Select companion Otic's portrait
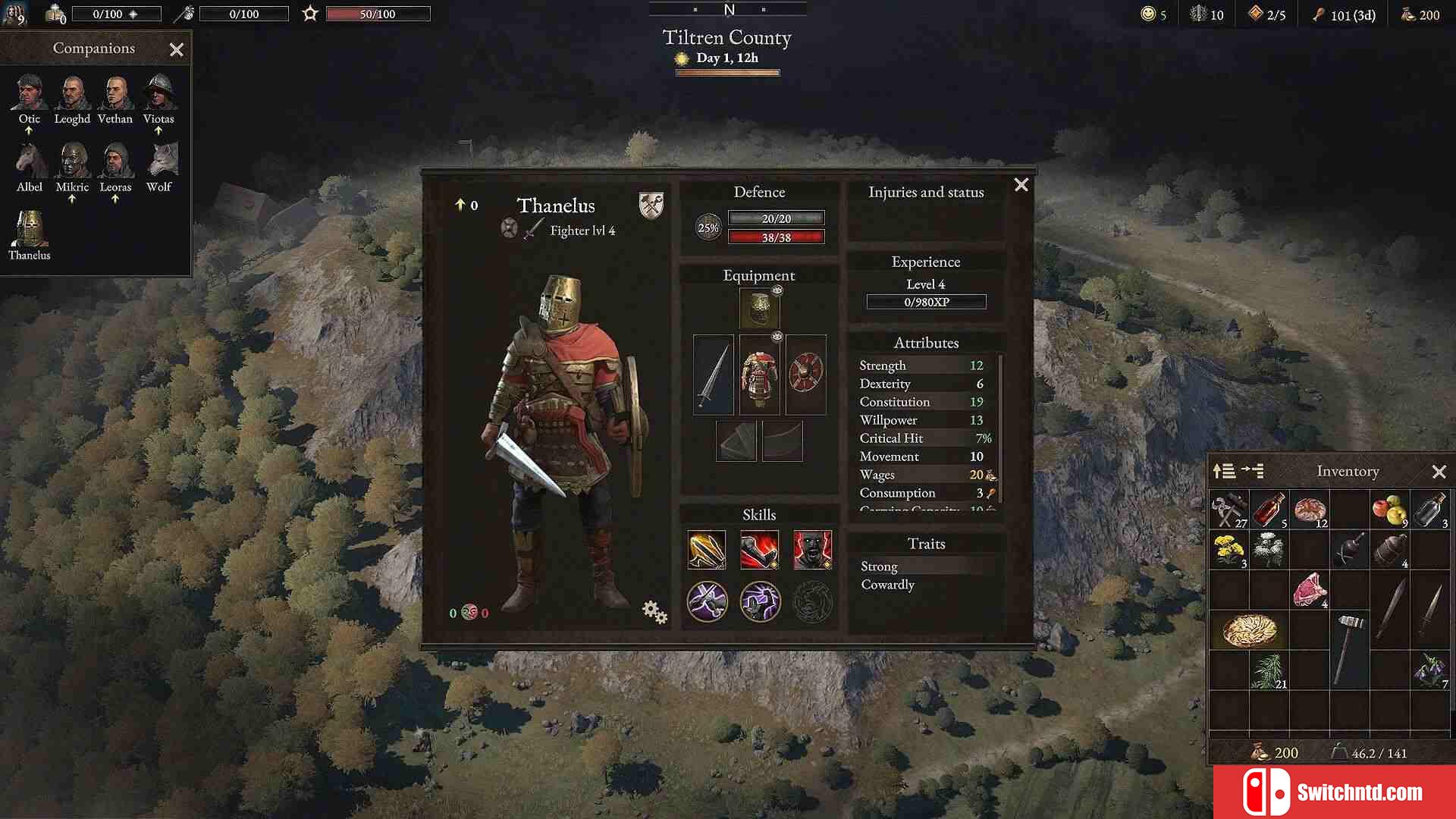This screenshot has height=819, width=1456. (x=30, y=93)
